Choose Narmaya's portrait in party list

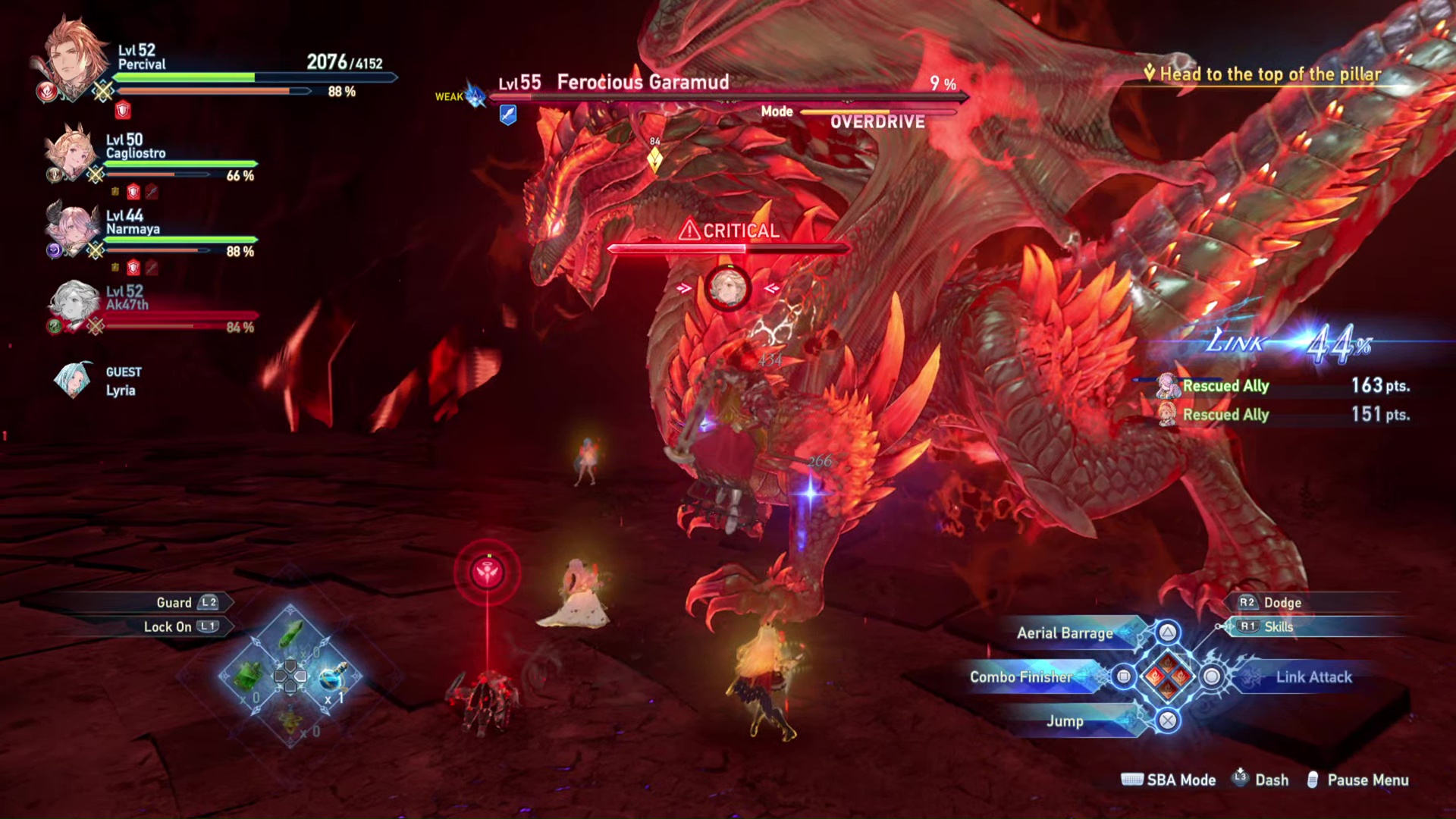(x=71, y=228)
